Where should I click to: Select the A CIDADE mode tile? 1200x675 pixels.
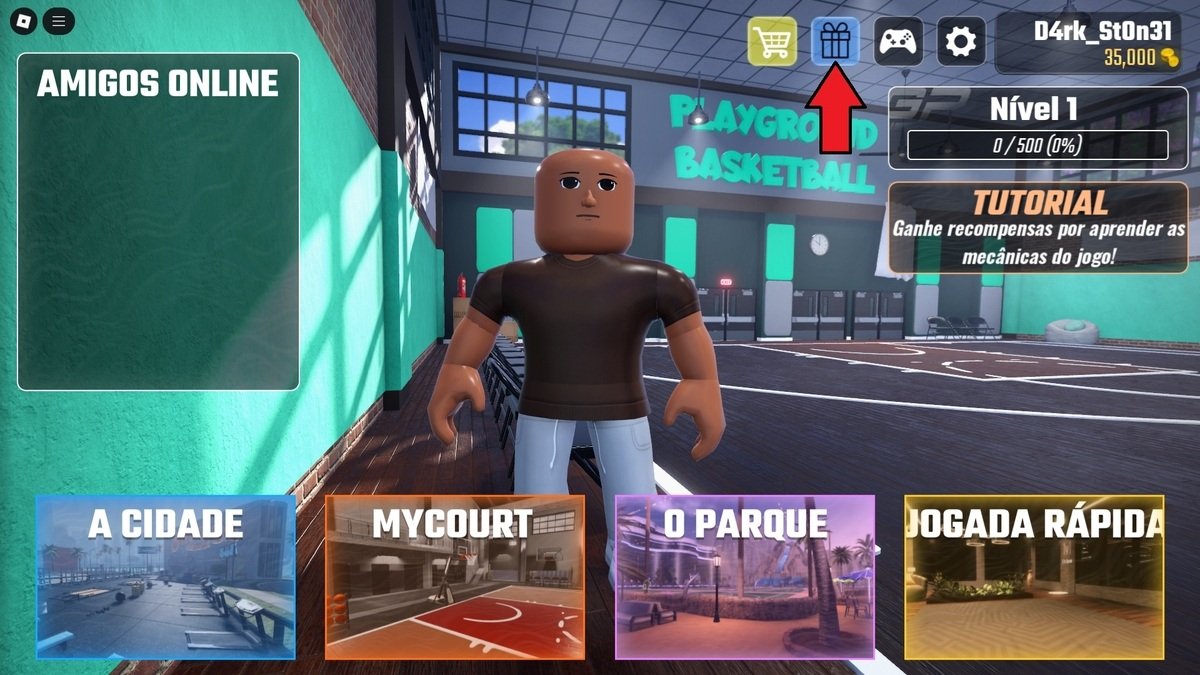click(x=166, y=577)
